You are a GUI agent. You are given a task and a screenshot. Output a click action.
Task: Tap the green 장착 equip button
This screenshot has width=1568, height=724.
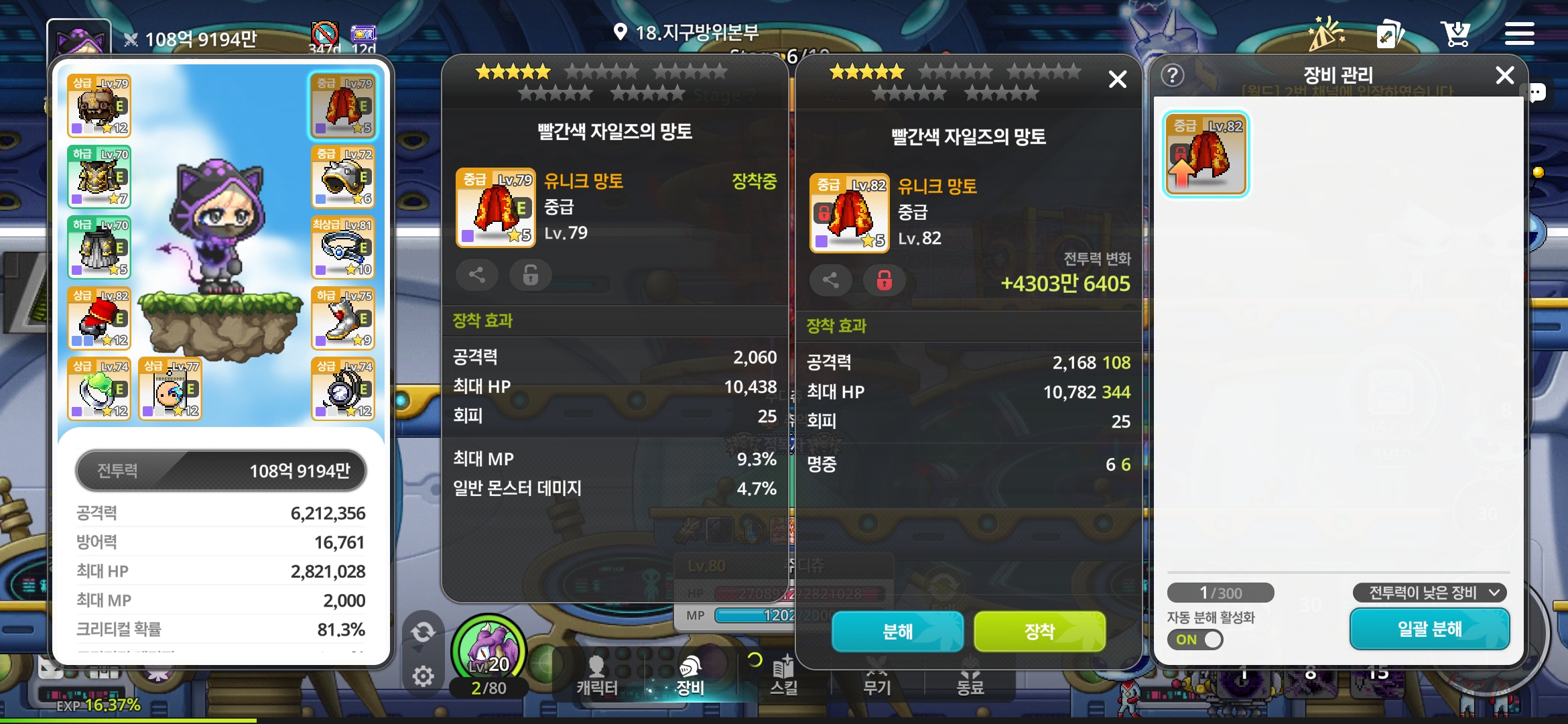1039,631
